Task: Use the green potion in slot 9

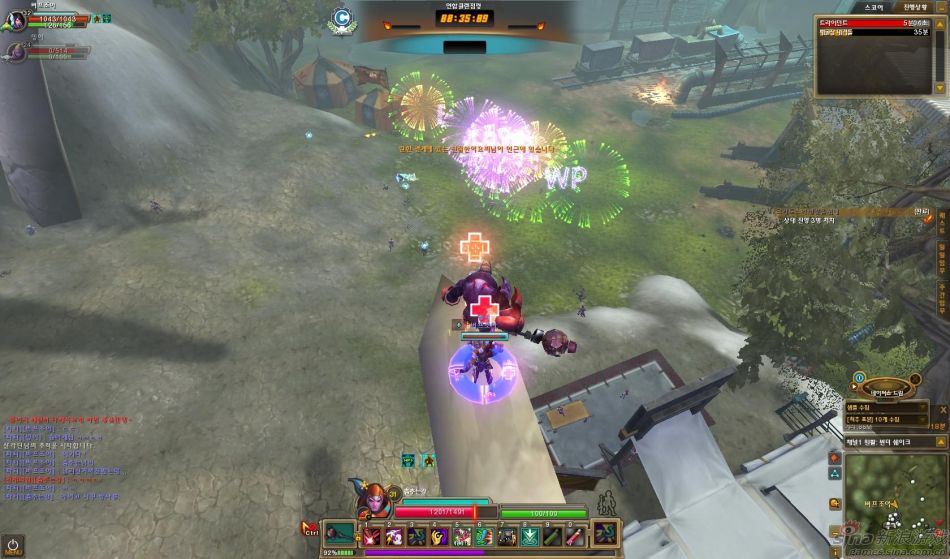Action: point(552,537)
